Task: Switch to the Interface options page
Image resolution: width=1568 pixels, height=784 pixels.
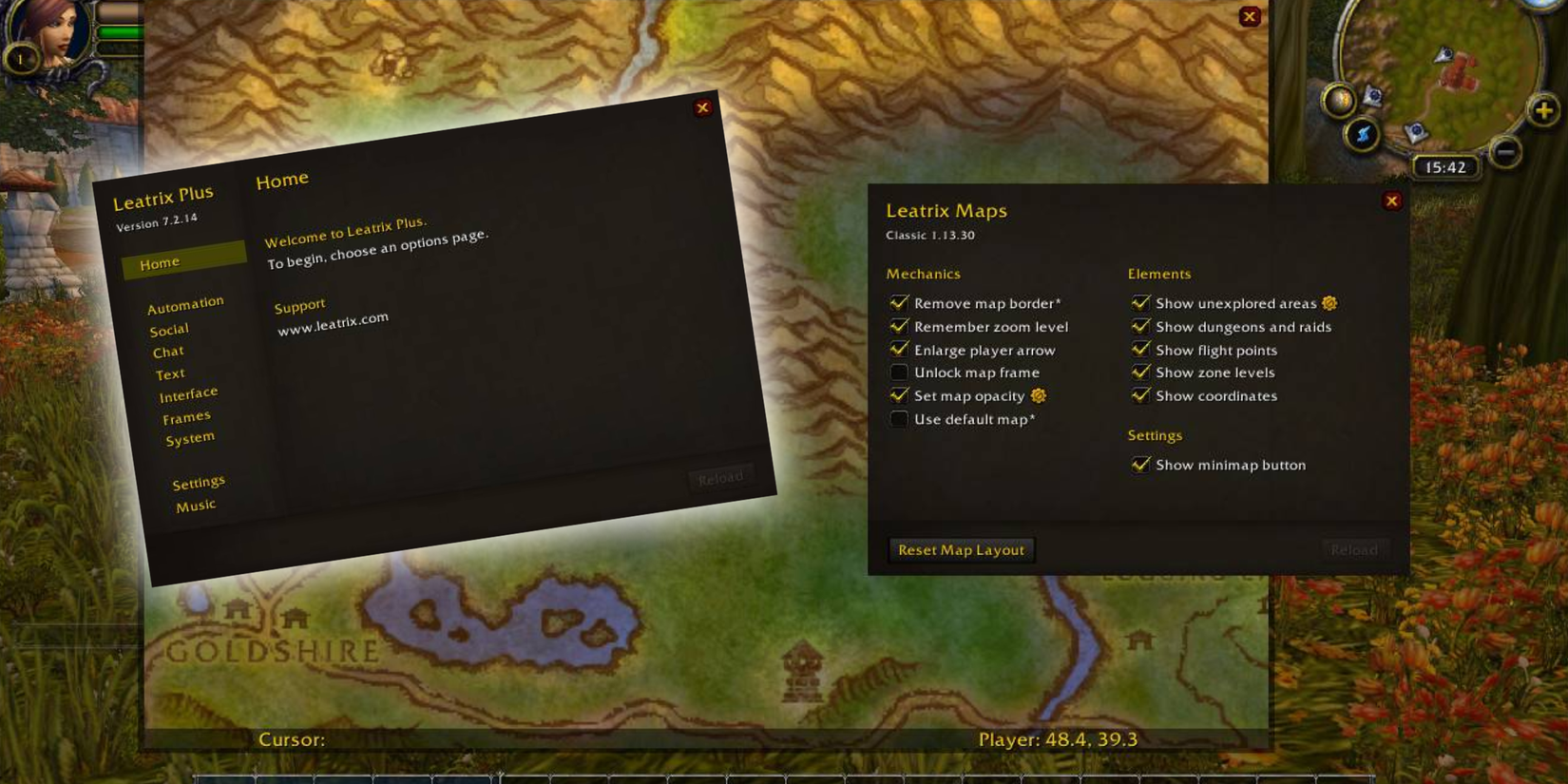Action: click(188, 392)
